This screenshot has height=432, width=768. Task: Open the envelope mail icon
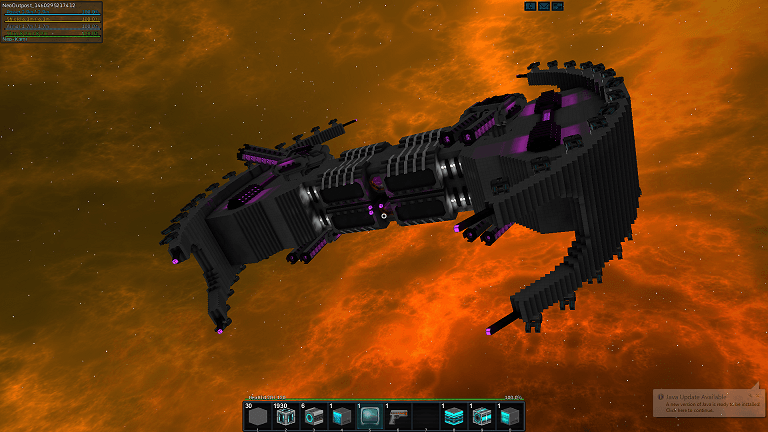544,6
